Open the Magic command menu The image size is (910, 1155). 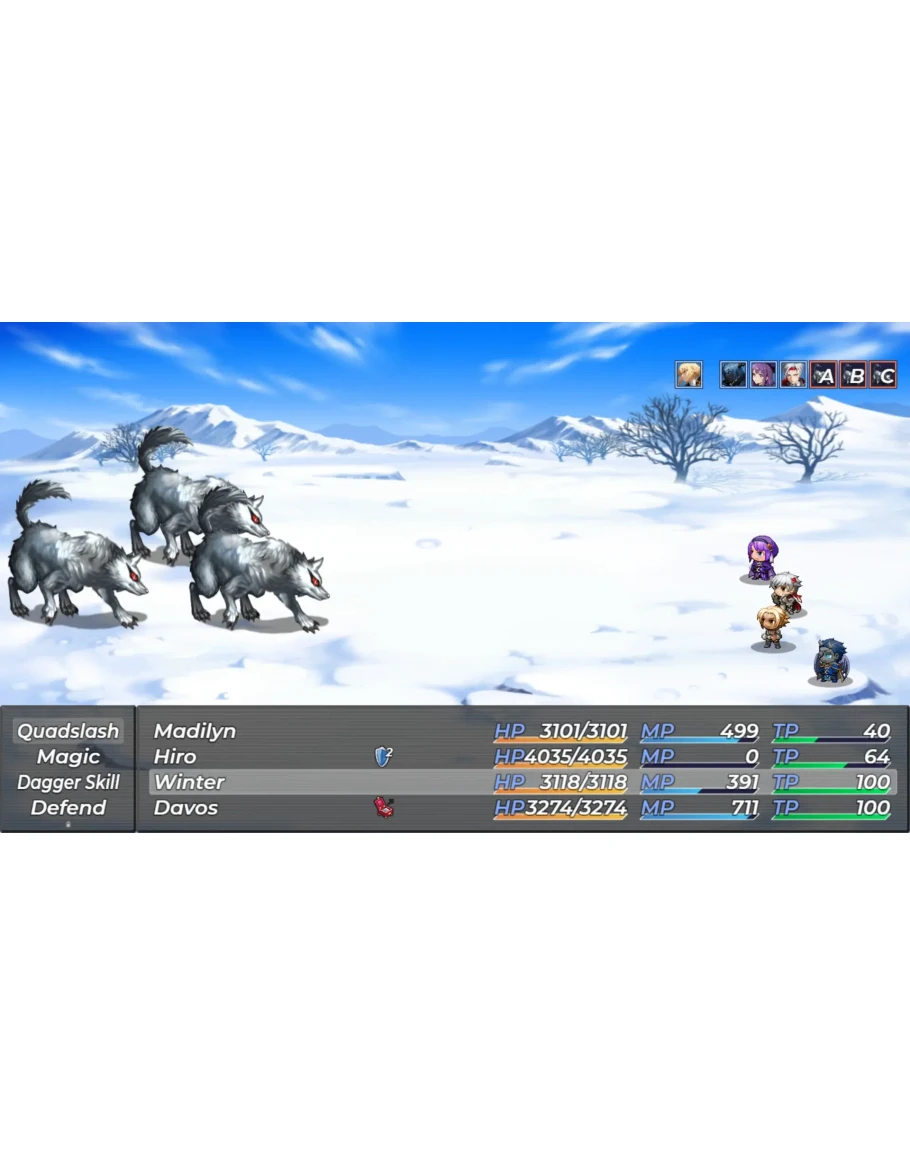tap(68, 757)
